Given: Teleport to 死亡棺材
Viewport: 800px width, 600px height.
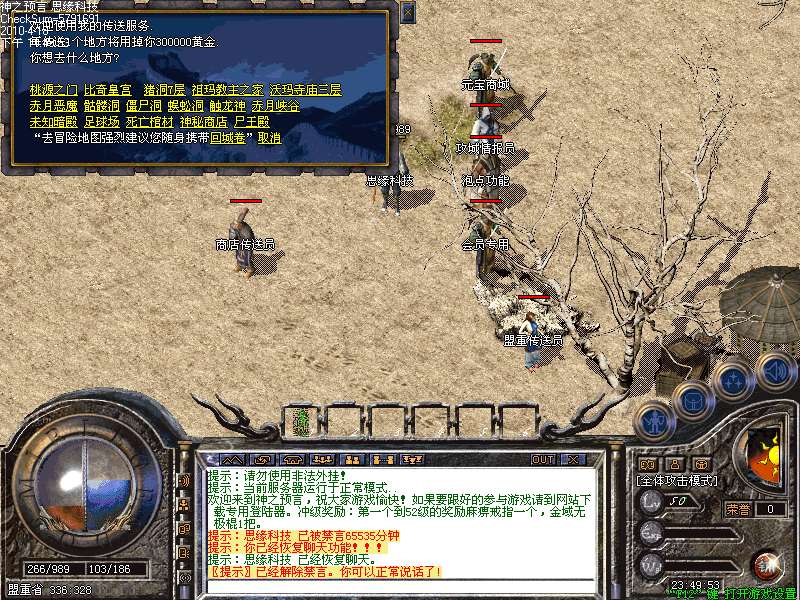Looking at the screenshot, I should pyautogui.click(x=150, y=122).
